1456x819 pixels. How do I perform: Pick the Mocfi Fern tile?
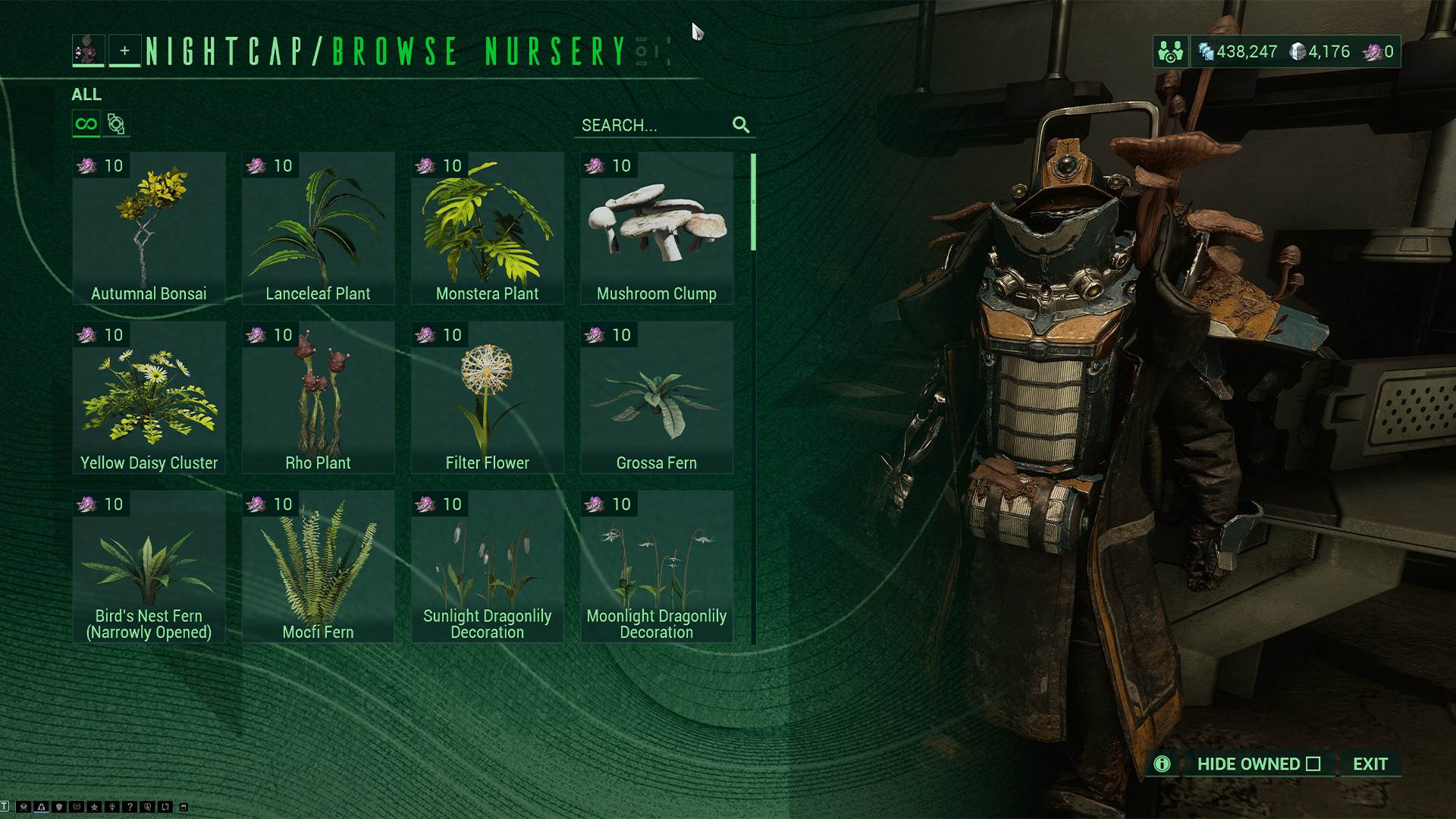point(318,566)
